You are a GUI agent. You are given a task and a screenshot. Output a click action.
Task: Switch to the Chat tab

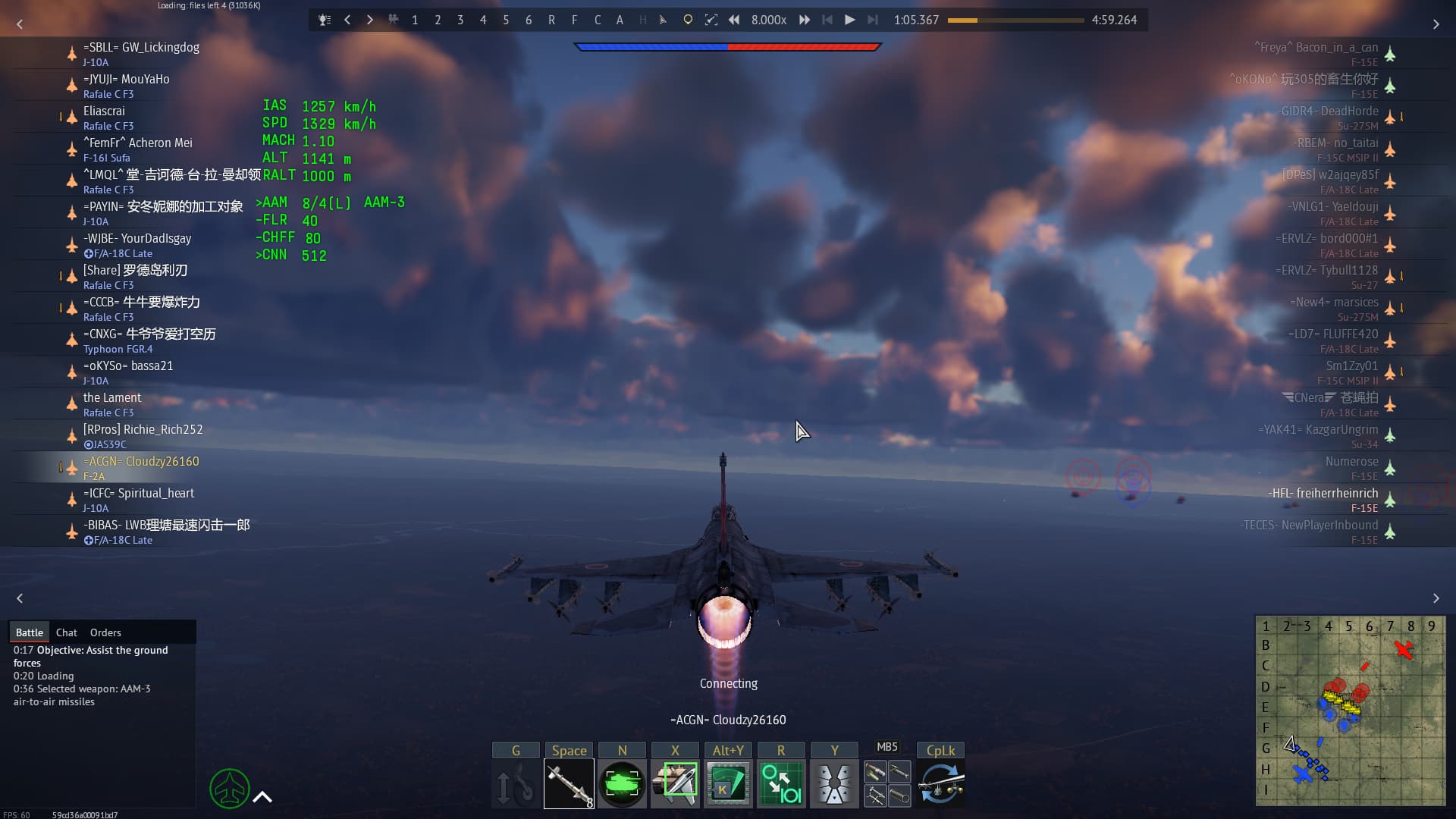[66, 632]
